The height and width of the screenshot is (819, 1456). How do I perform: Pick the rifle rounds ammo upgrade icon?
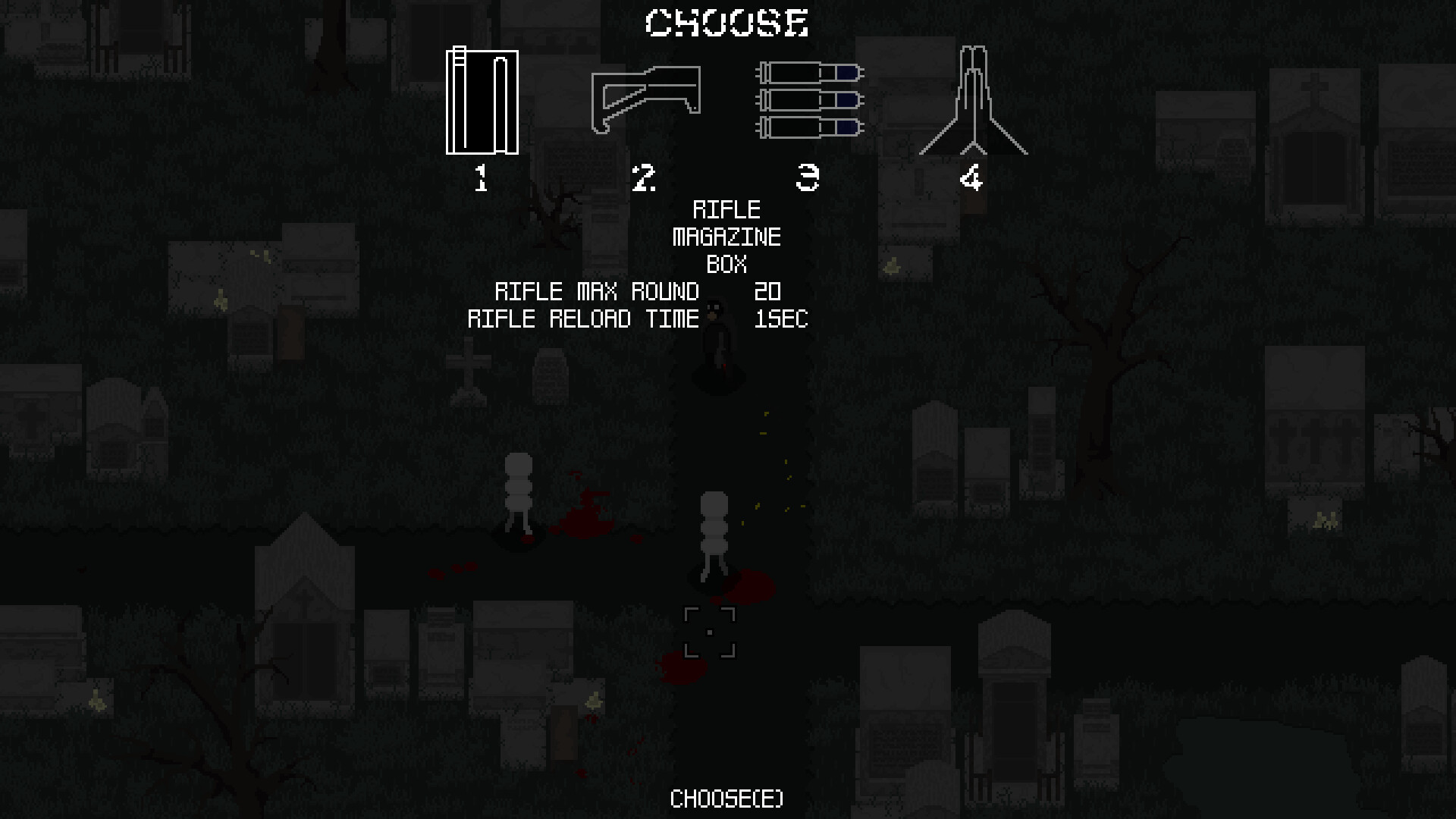(808, 99)
